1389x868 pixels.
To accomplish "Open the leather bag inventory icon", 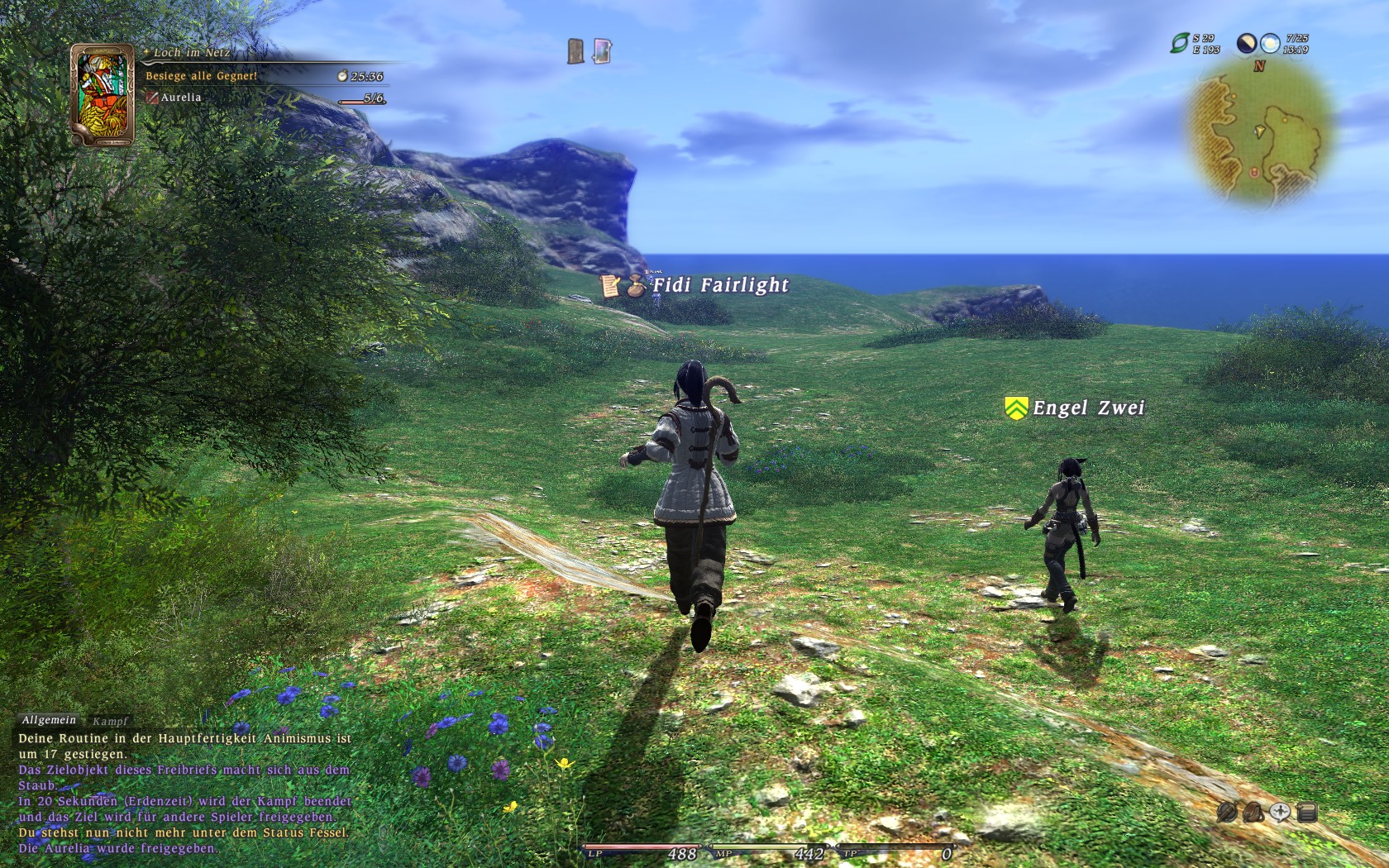I will tap(1253, 812).
